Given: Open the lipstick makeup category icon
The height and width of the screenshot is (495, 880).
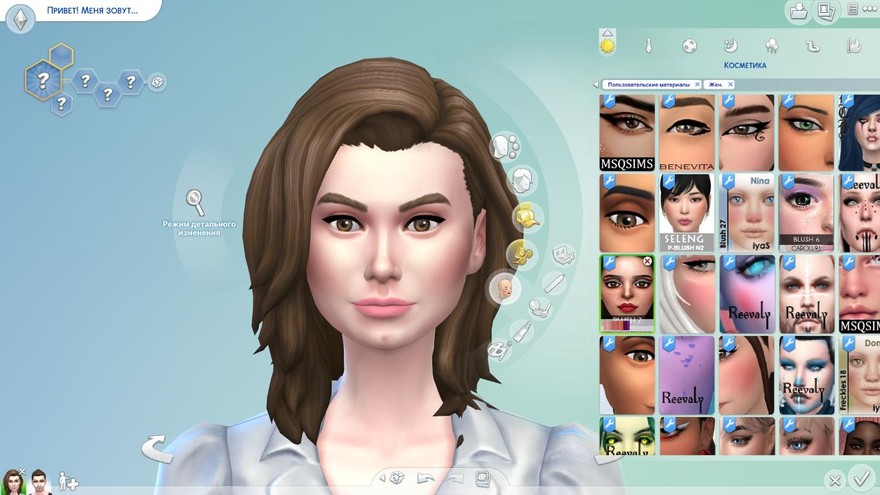Looking at the screenshot, I should (521, 331).
